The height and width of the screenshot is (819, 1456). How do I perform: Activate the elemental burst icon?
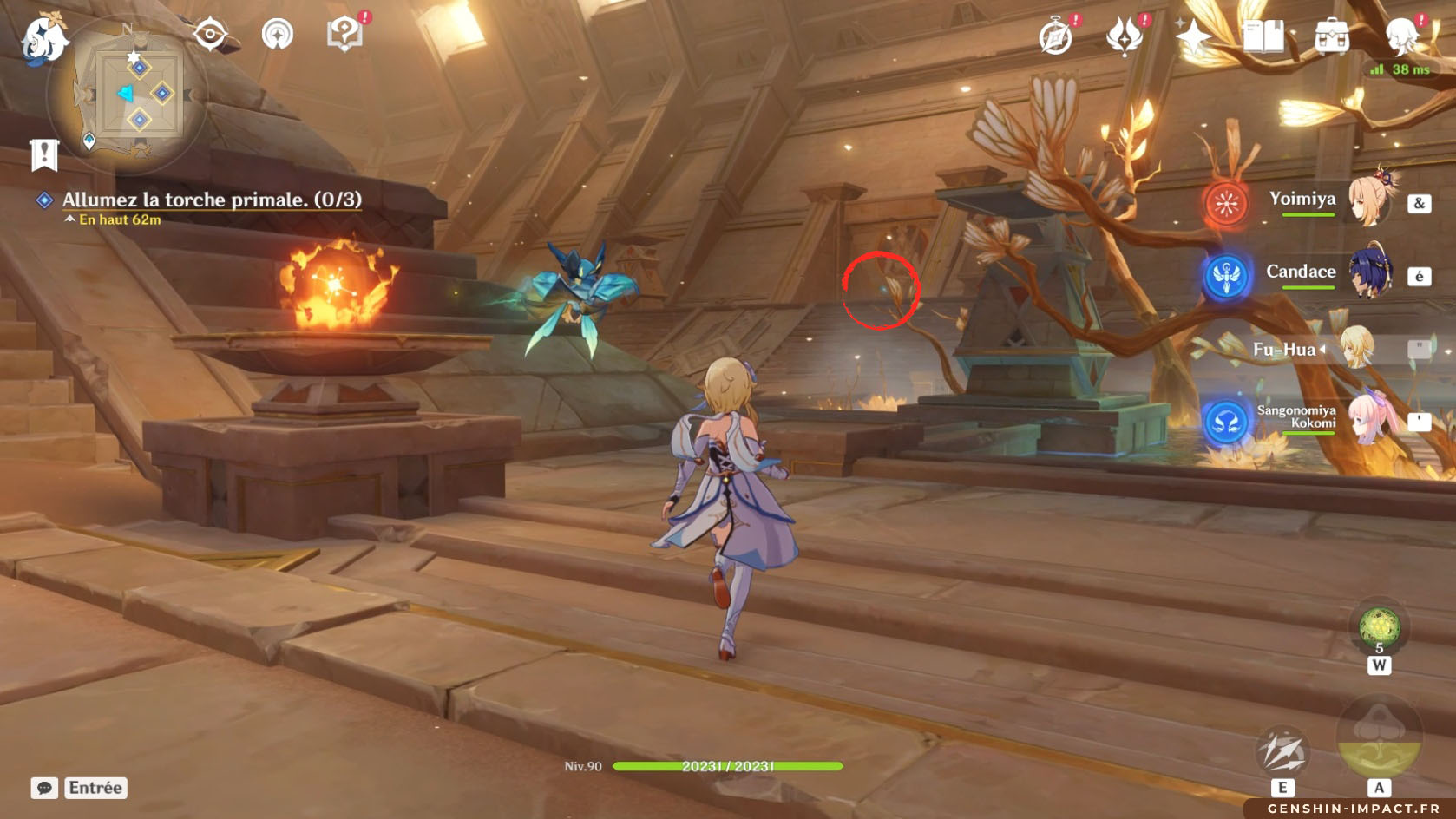click(1379, 739)
